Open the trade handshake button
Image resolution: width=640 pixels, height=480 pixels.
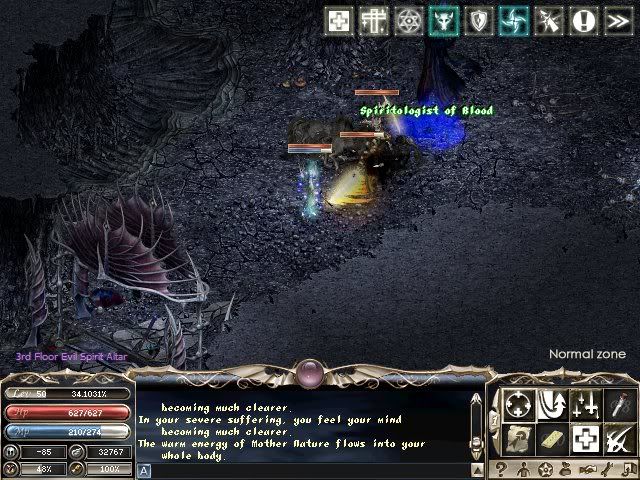tap(586, 469)
